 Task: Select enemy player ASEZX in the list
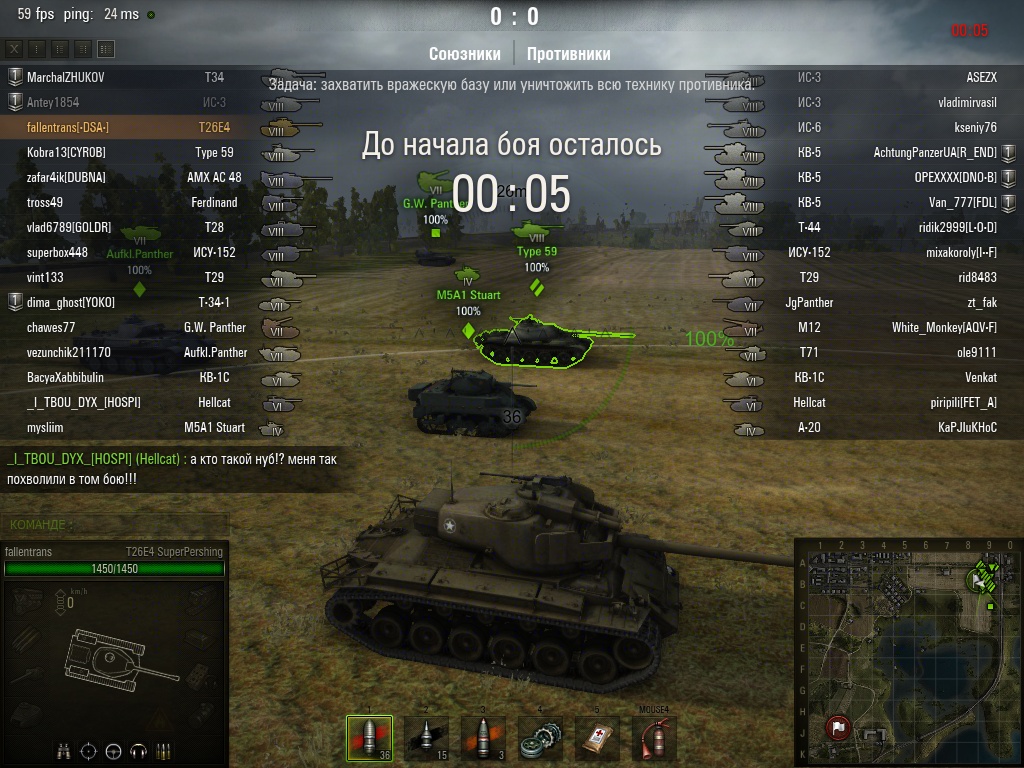pyautogui.click(x=981, y=77)
